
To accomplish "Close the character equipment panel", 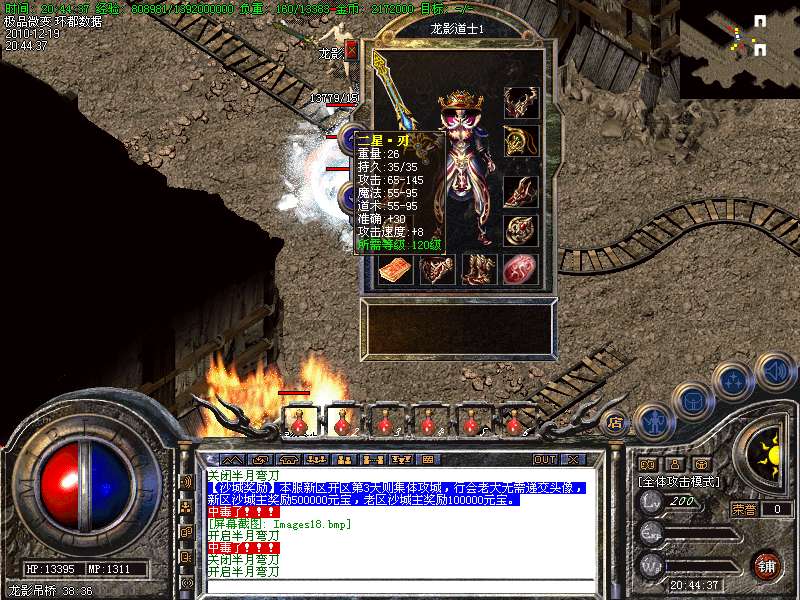I will tap(351, 50).
